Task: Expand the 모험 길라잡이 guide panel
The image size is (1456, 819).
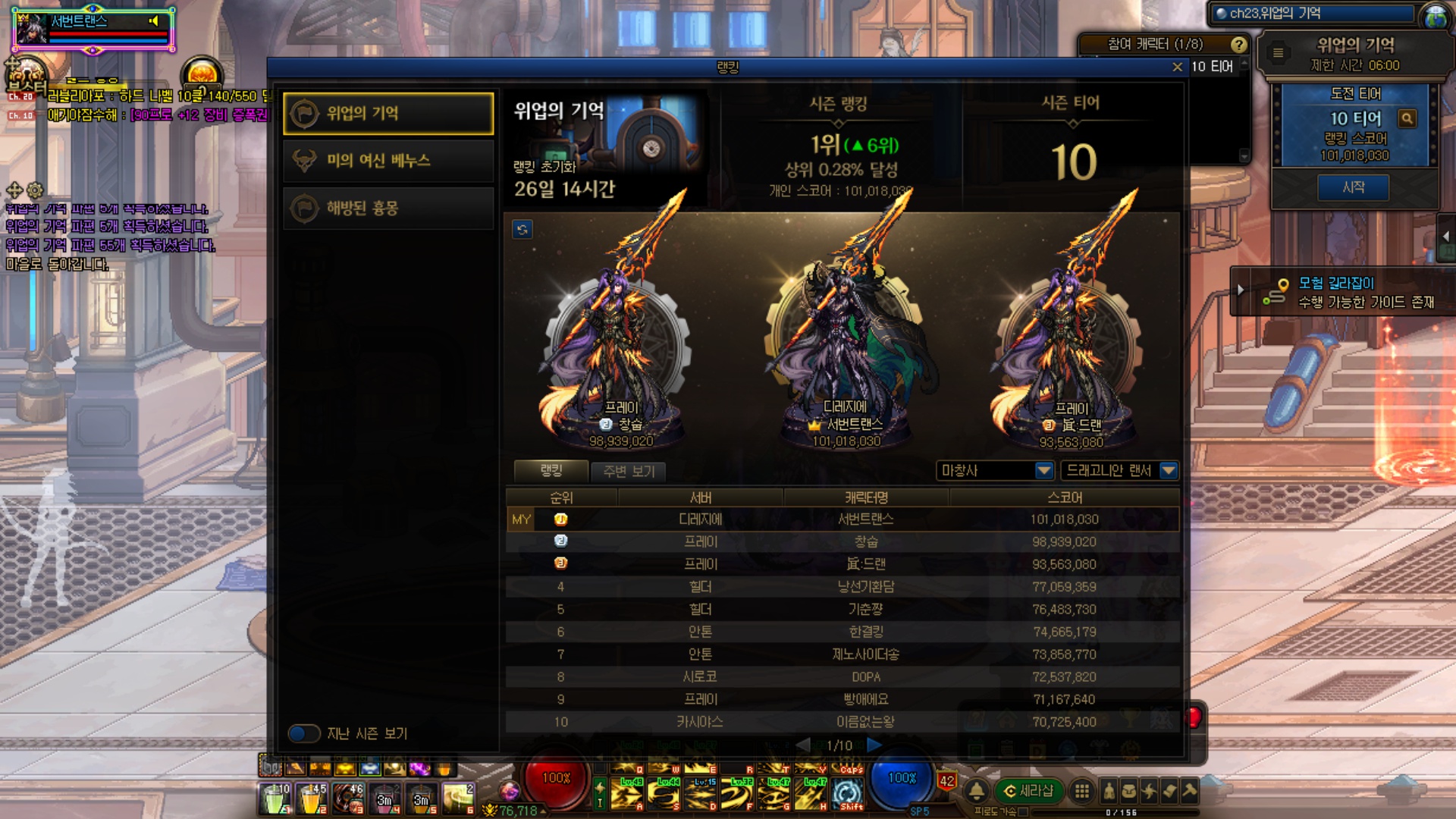Action: point(1241,290)
